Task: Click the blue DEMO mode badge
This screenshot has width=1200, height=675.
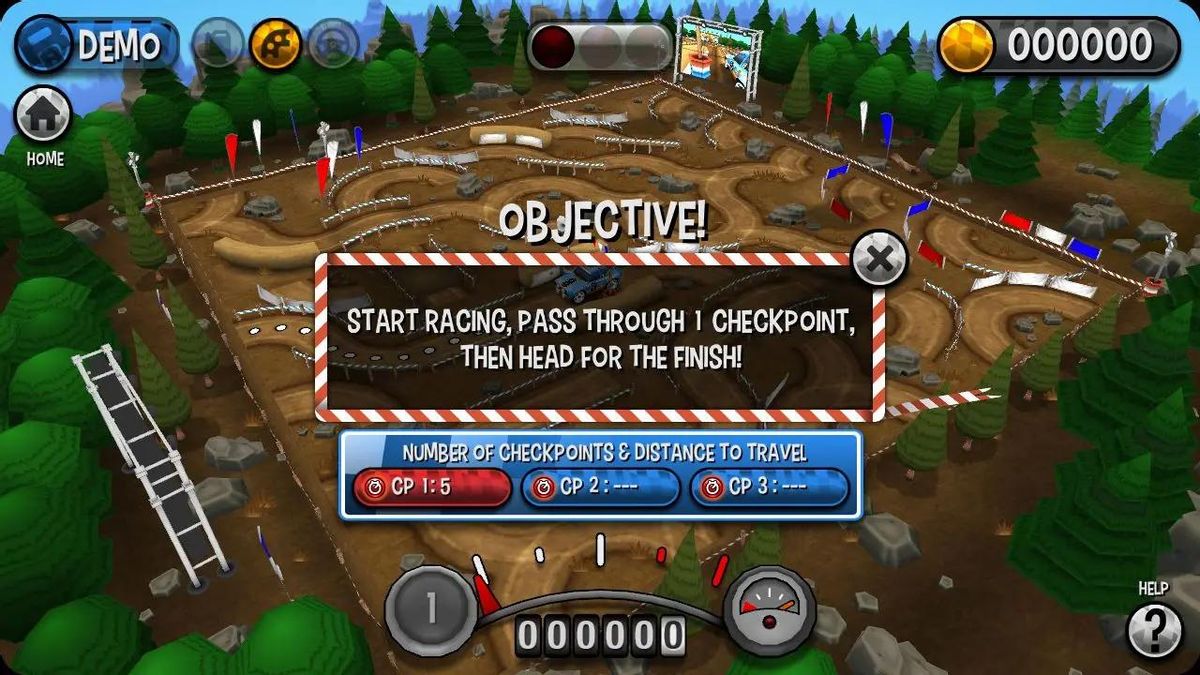Action: click(95, 46)
